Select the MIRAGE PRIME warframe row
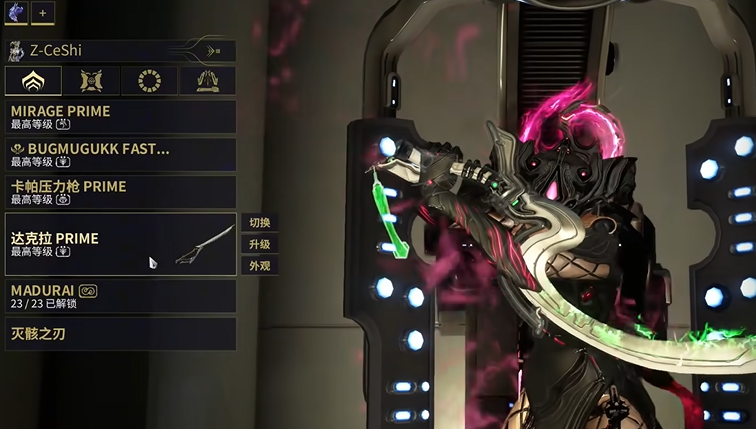 pos(120,116)
